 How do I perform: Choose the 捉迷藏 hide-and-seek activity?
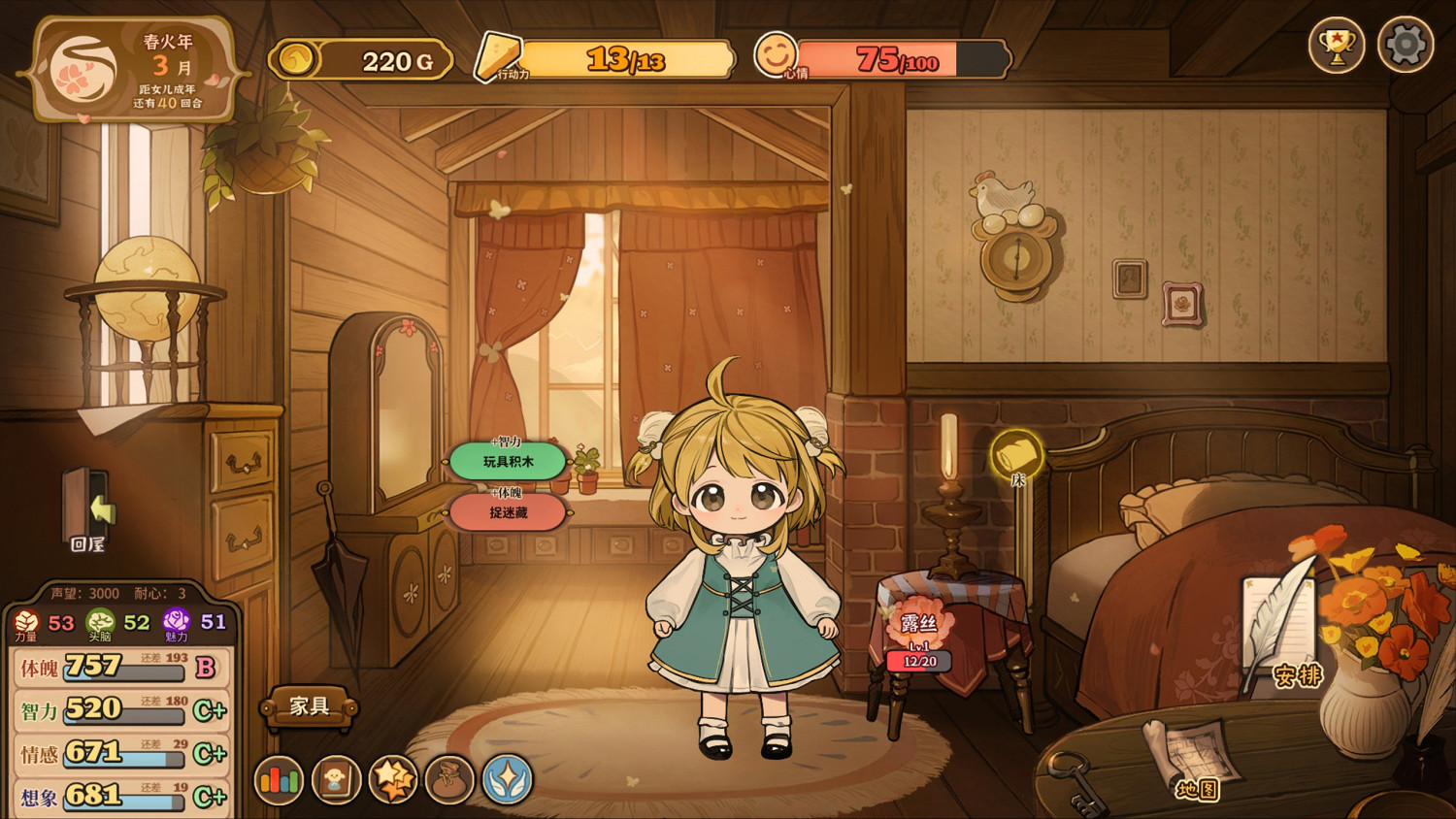[x=507, y=513]
